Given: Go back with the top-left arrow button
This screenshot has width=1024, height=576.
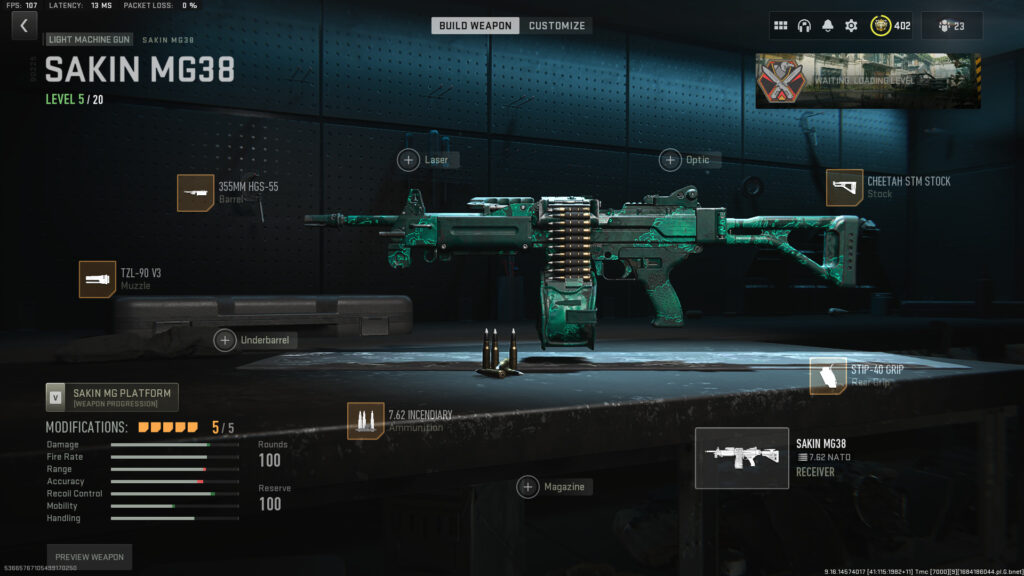Looking at the screenshot, I should 24,26.
